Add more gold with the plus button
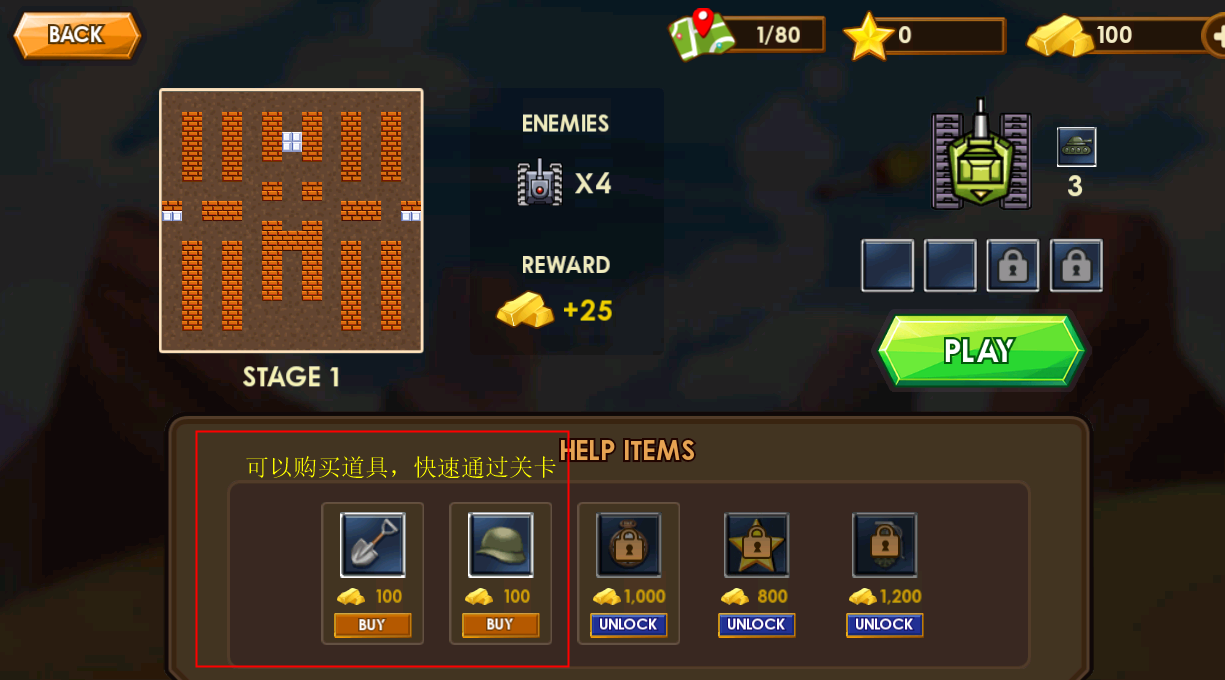The width and height of the screenshot is (1225, 680). (1215, 36)
